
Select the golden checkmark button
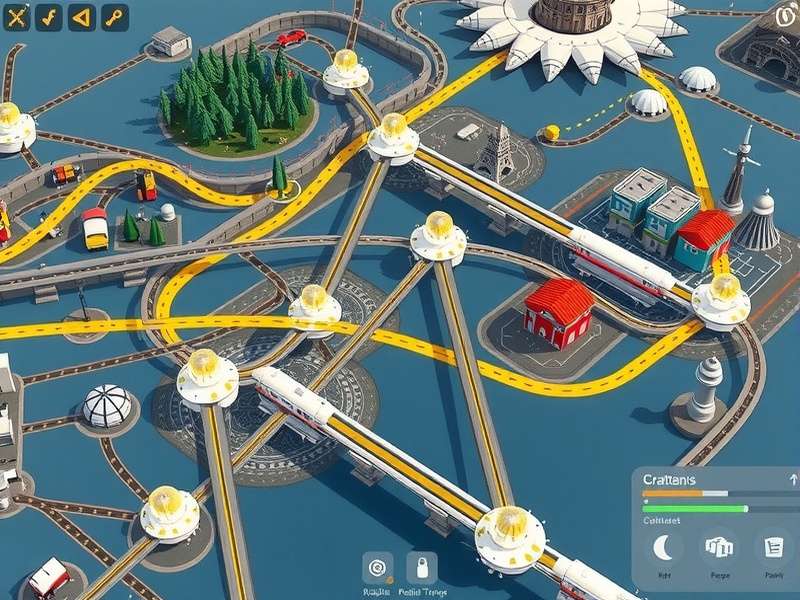coord(49,17)
